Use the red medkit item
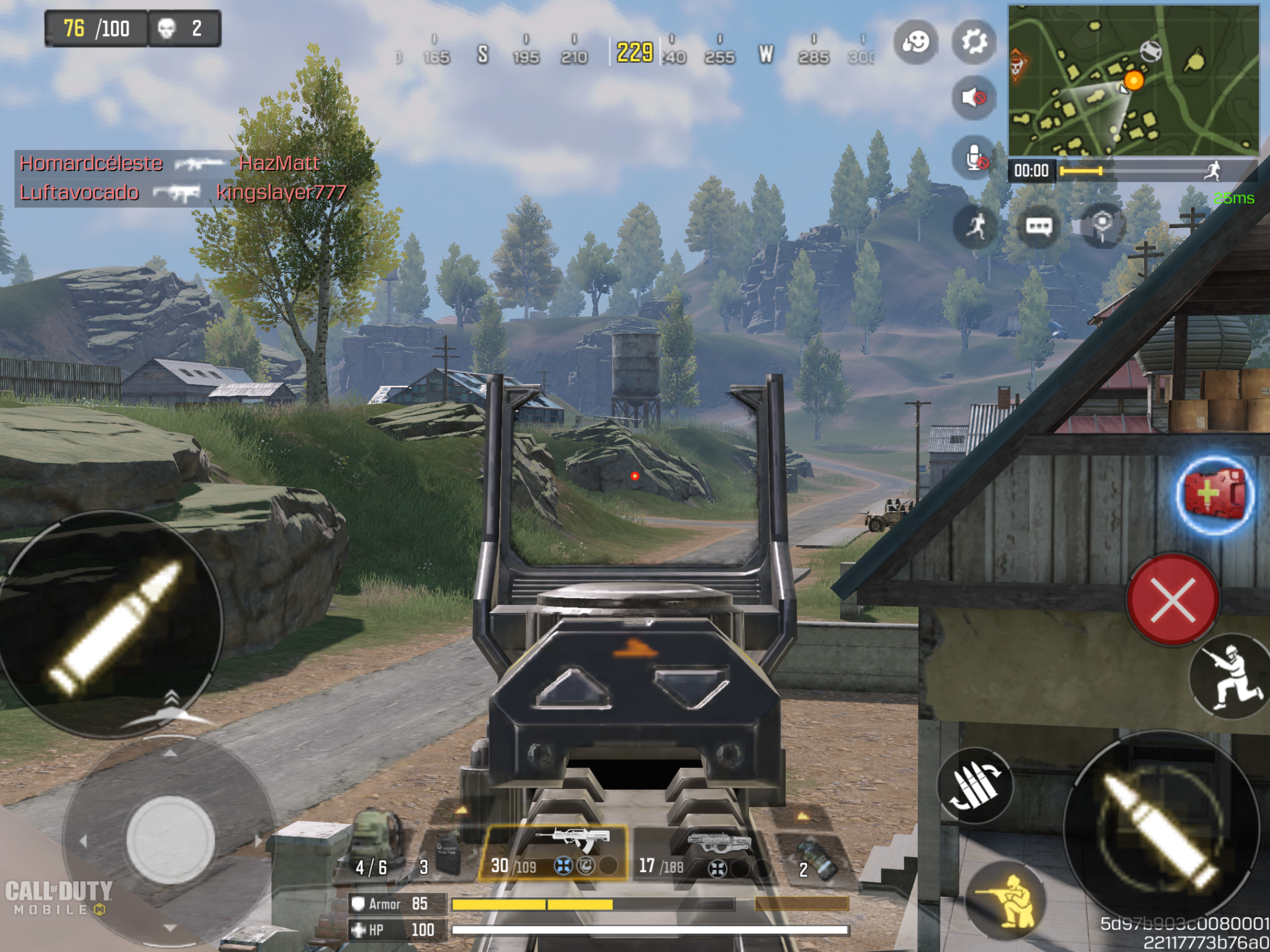Viewport: 1270px width, 952px height. [1215, 495]
